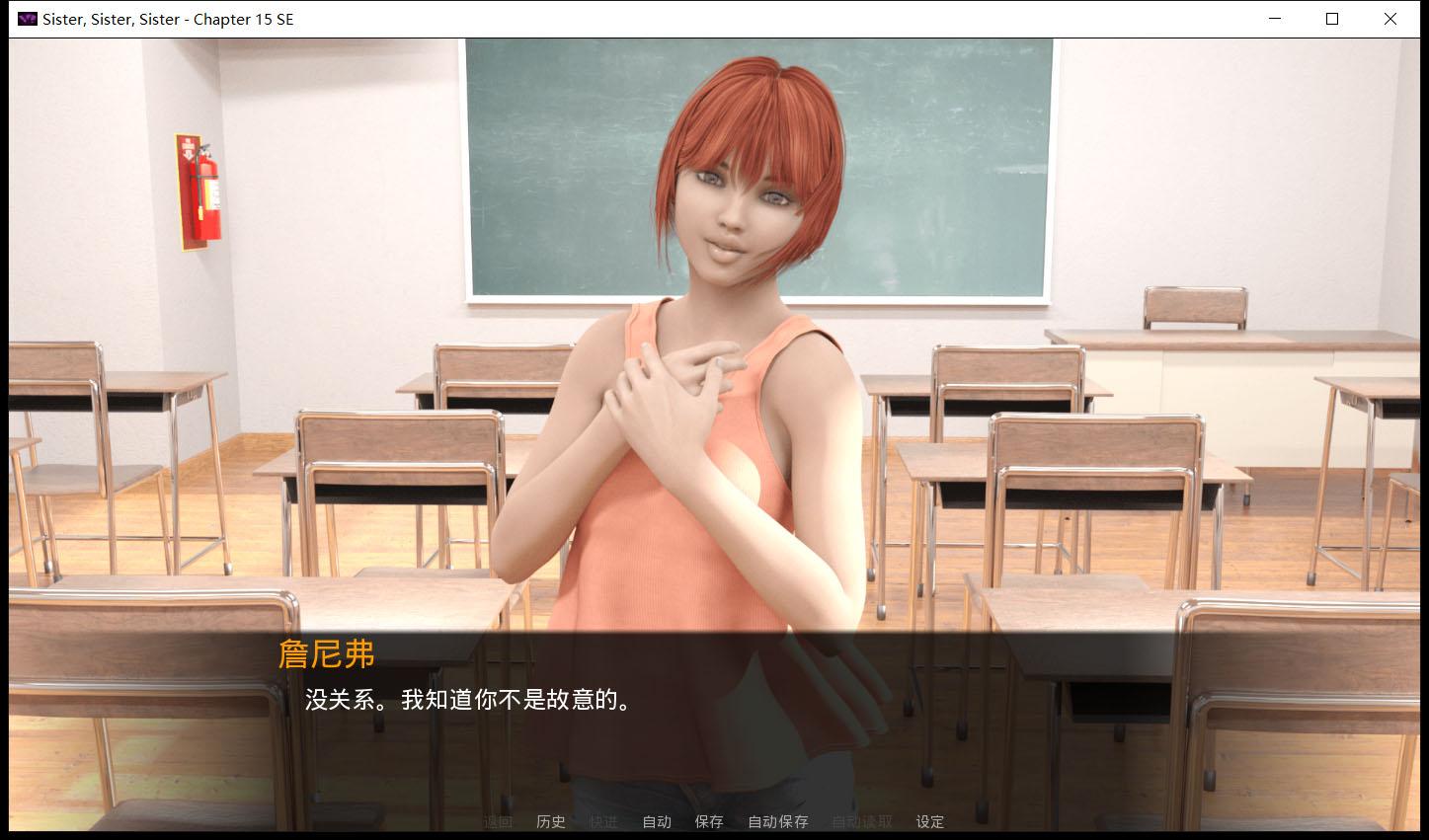Click 自动保存 to quick save
This screenshot has height=840, width=1429.
pos(777,821)
